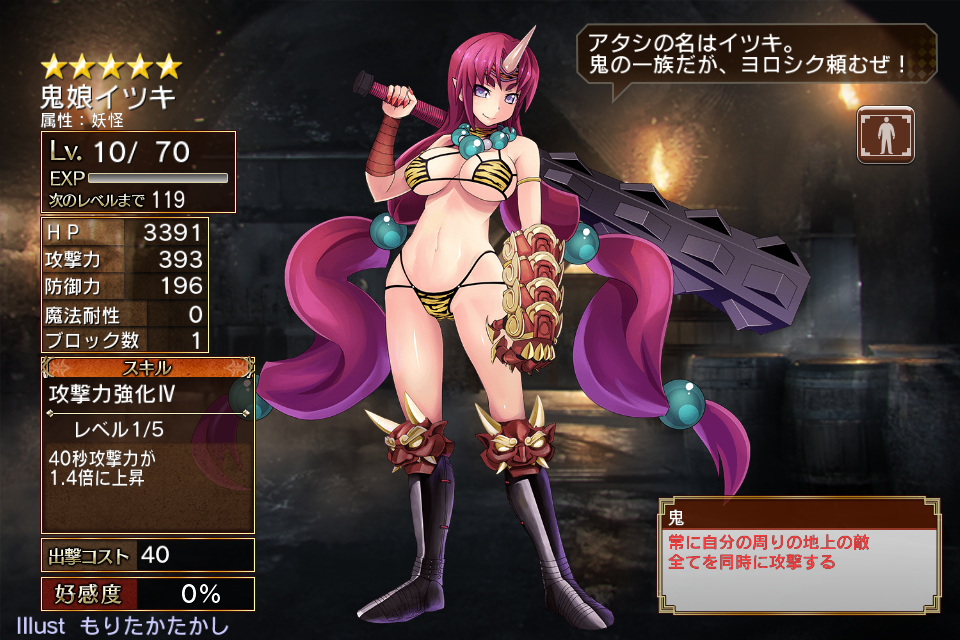Viewport: 960px width, 640px height.
Task: Open the 鬼 class ability description box
Action: pyautogui.click(x=798, y=554)
